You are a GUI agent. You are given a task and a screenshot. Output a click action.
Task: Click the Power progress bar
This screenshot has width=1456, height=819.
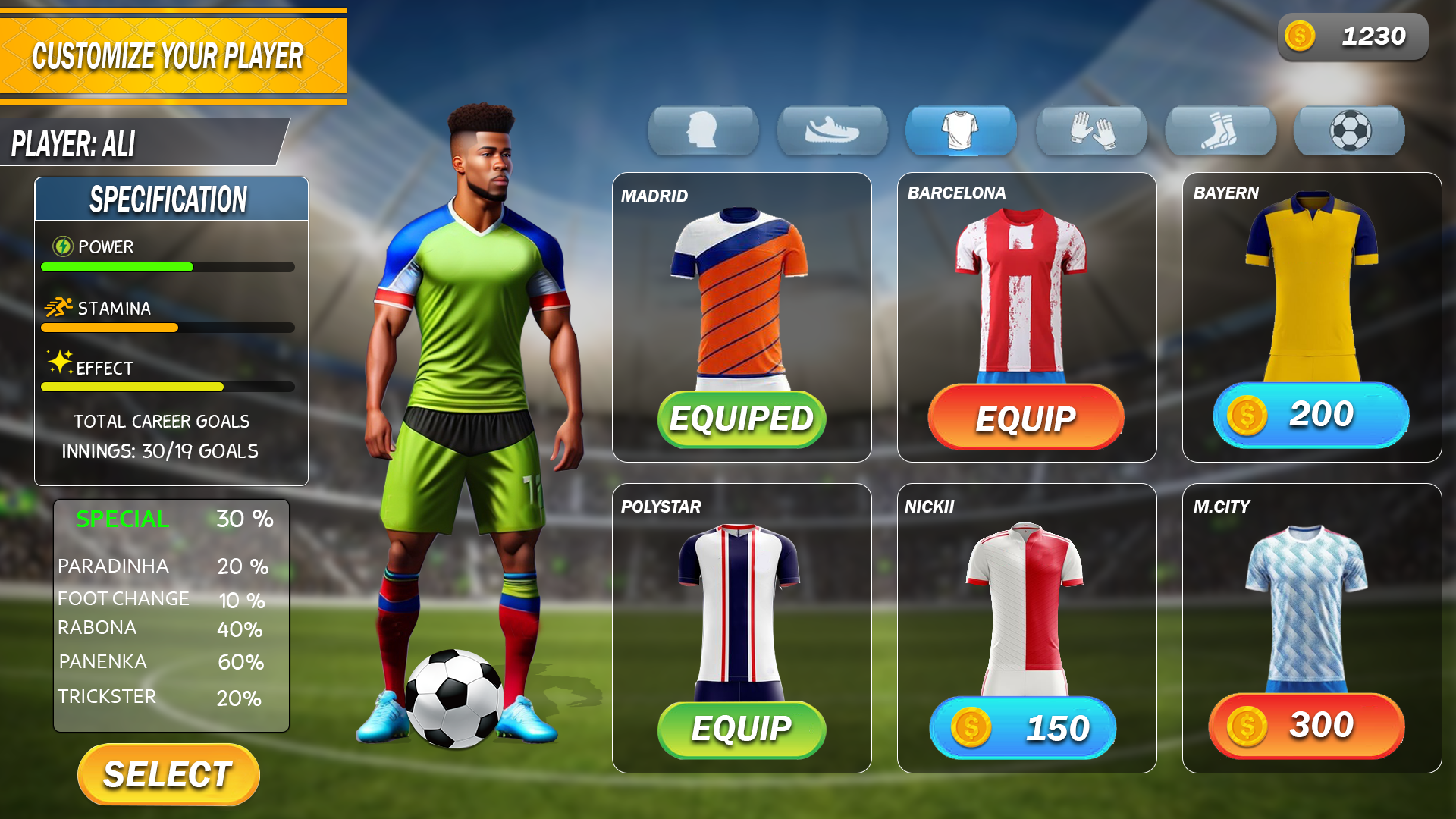click(167, 267)
